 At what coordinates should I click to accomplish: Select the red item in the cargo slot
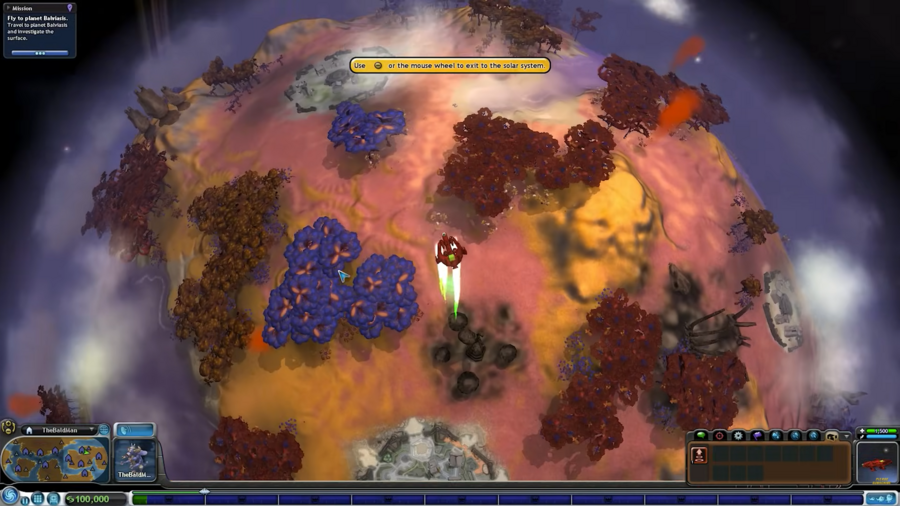pos(699,456)
